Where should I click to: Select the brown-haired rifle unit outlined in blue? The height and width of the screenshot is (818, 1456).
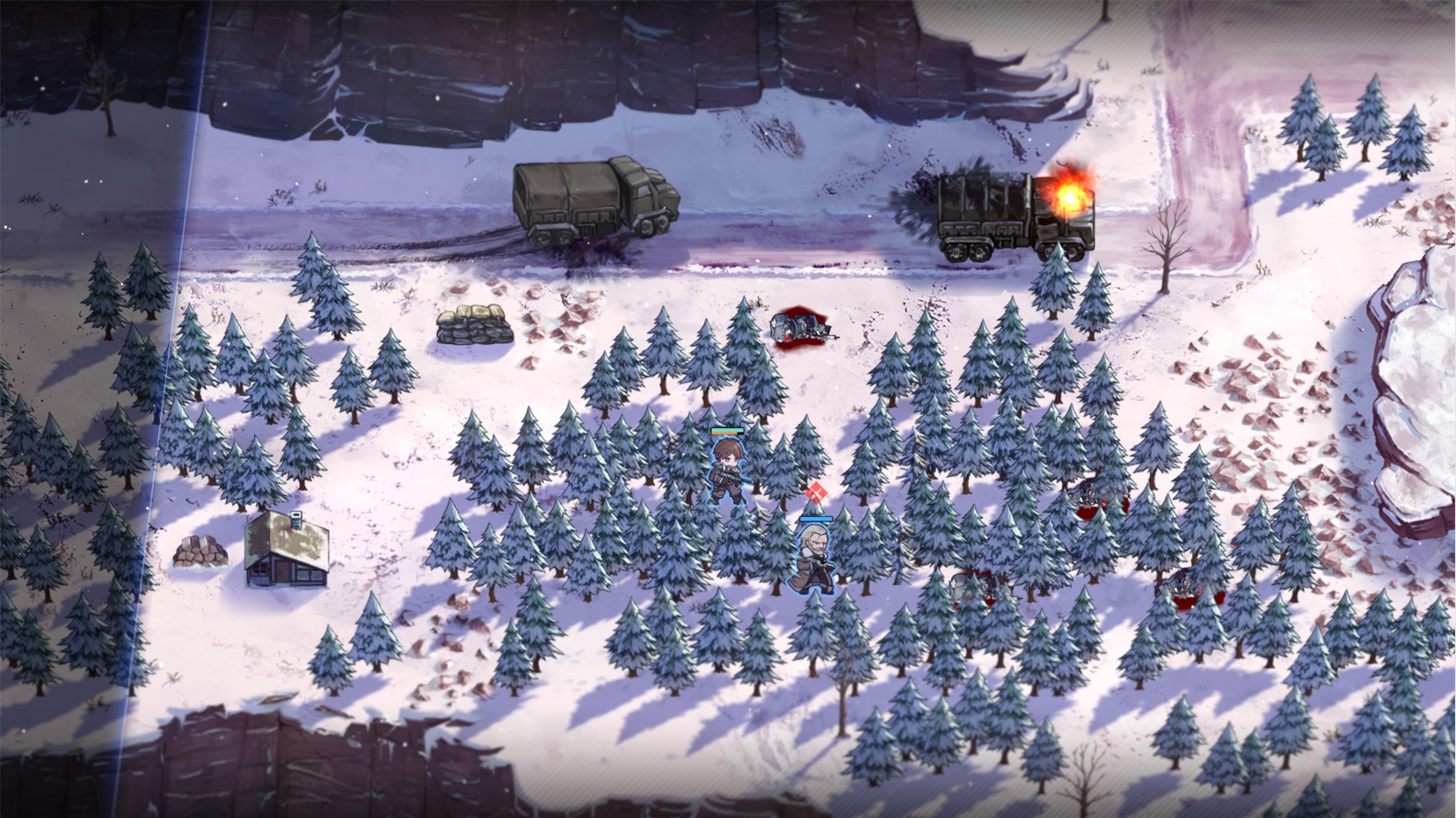point(728,471)
